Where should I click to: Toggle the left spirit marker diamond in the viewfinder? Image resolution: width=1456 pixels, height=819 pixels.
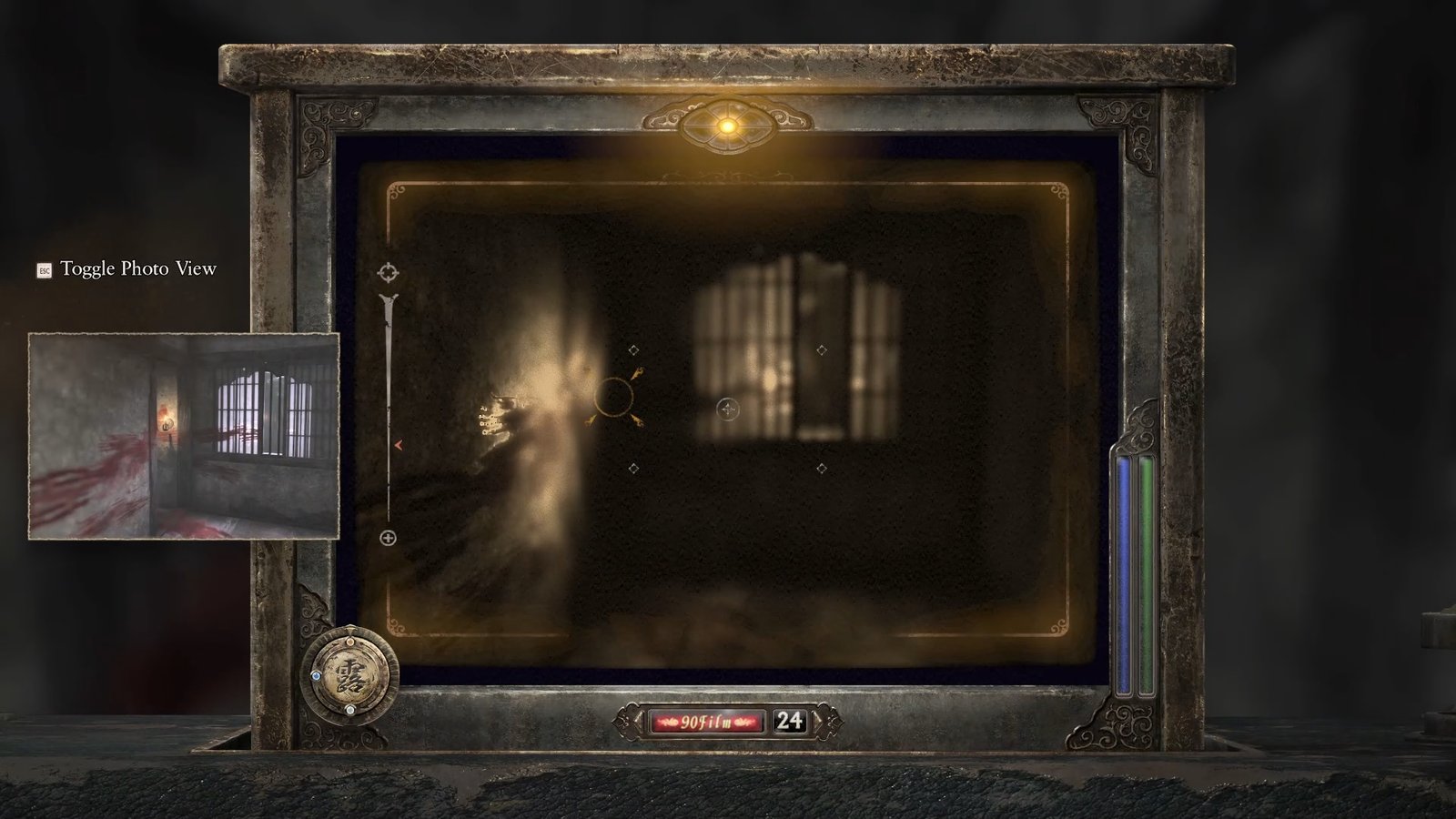pos(633,350)
